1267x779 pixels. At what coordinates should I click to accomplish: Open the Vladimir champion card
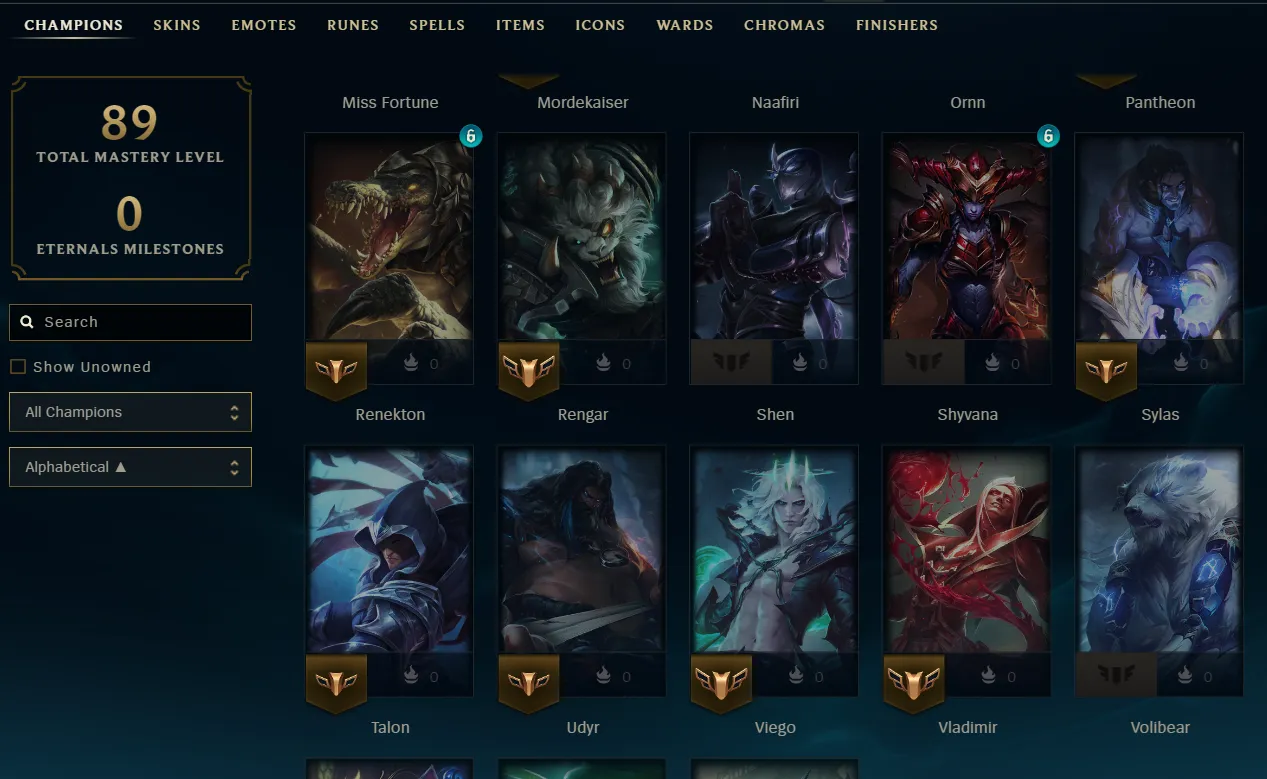tap(967, 560)
